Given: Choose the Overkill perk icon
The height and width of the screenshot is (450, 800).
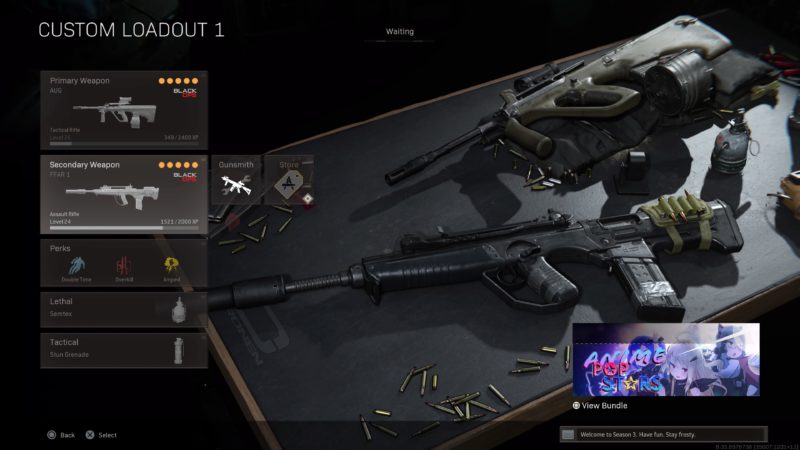Looking at the screenshot, I should (x=125, y=266).
